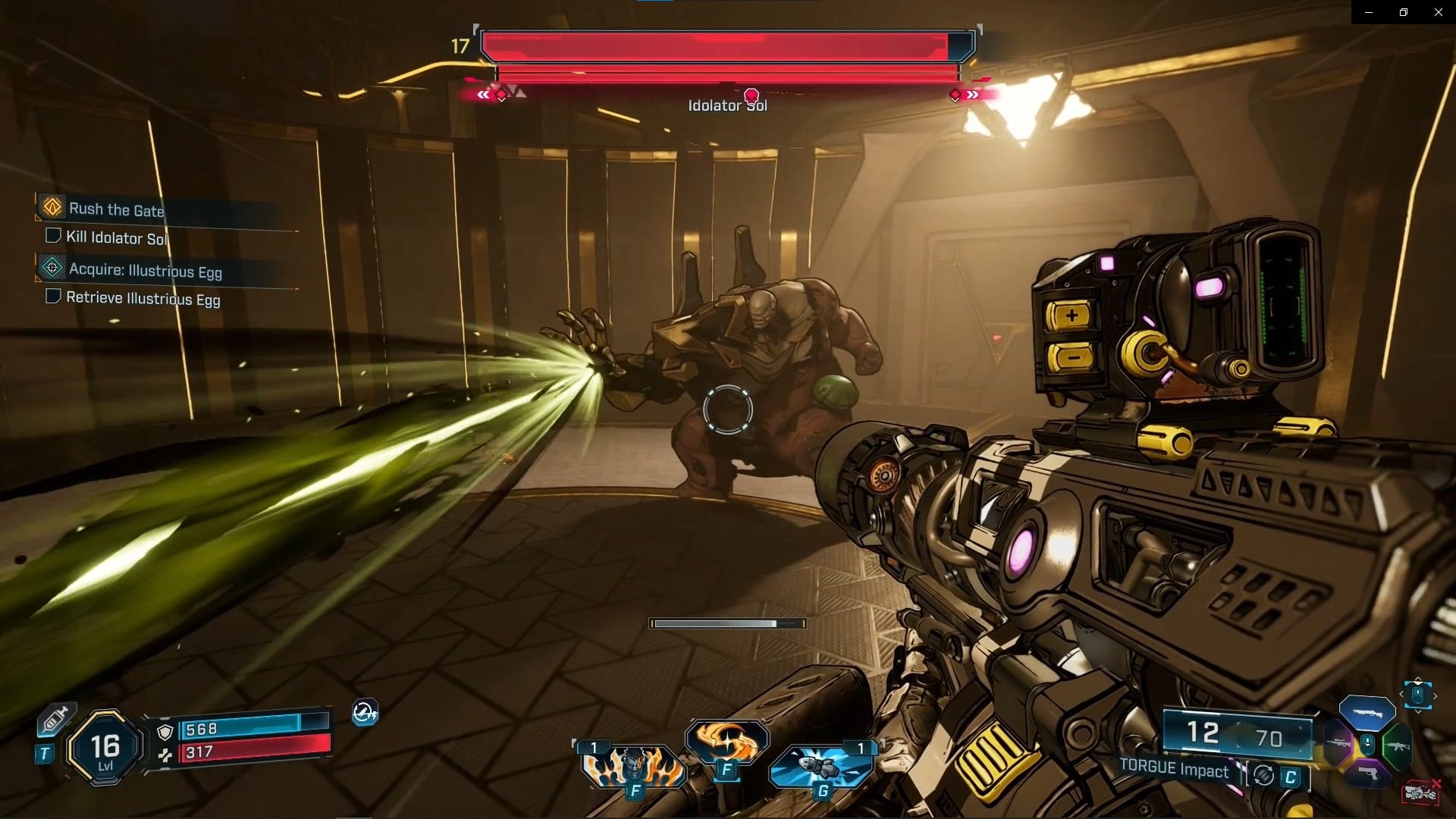Select the Rush the Gate quest tracker

coord(116,209)
